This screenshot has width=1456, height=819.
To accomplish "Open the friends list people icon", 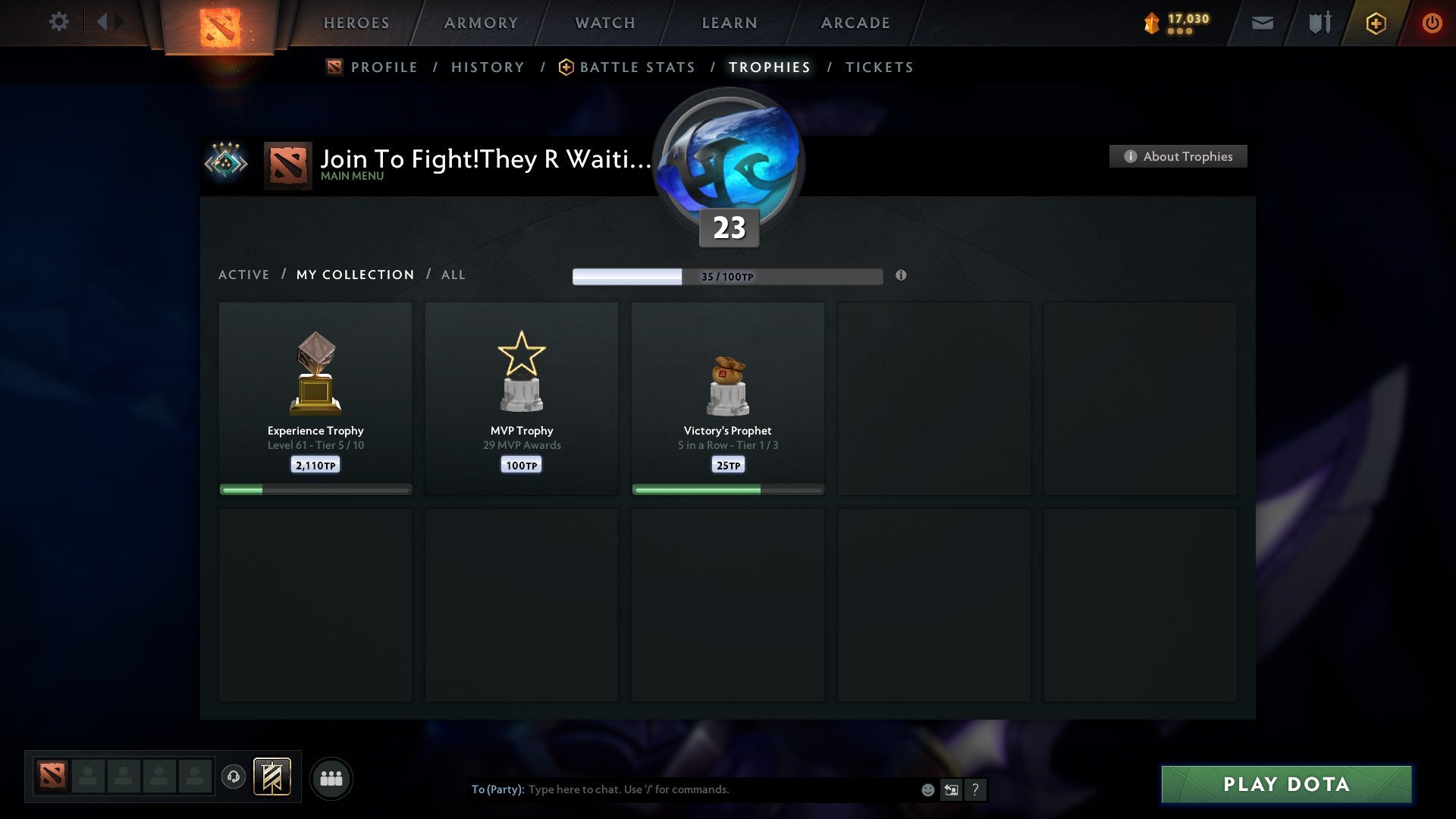I will pyautogui.click(x=331, y=777).
